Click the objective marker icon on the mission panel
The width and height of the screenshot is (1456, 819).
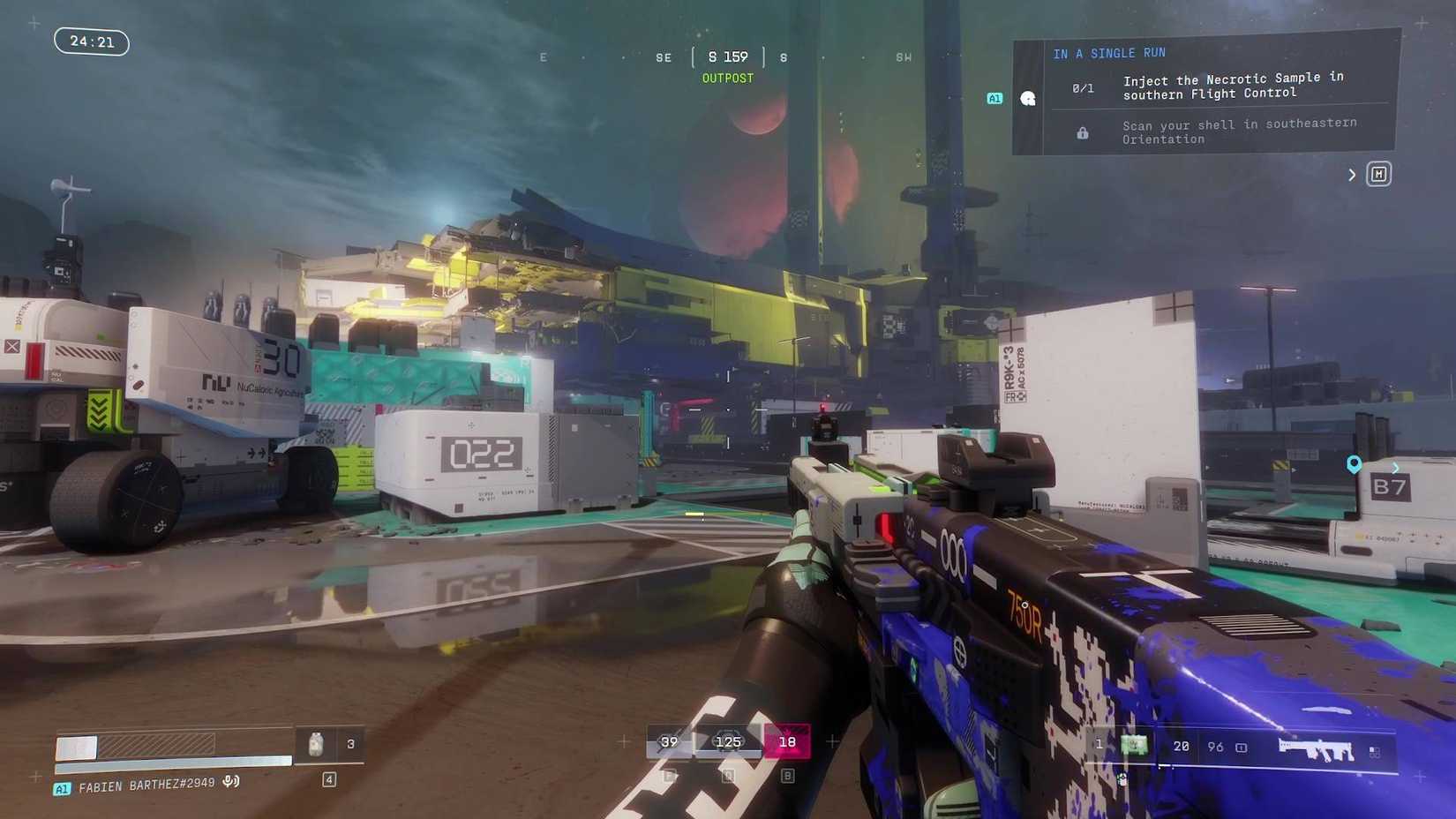(x=1028, y=98)
